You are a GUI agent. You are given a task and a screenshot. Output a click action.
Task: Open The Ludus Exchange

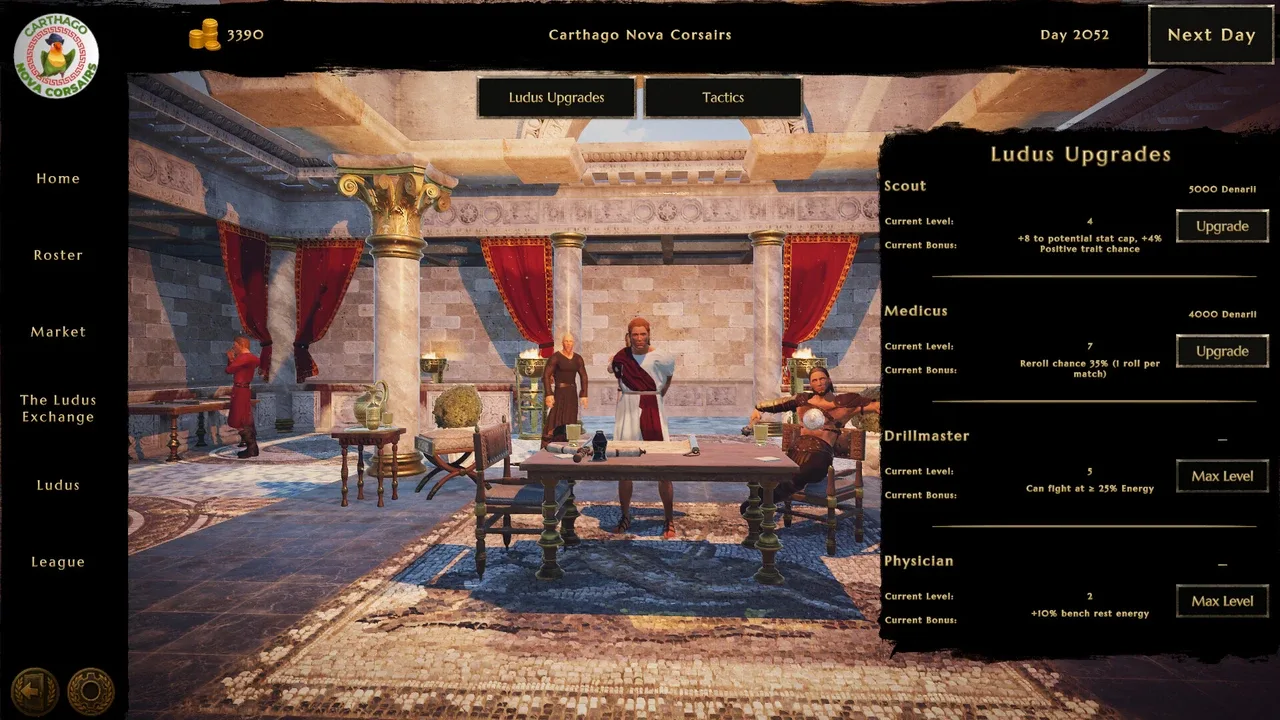click(58, 408)
